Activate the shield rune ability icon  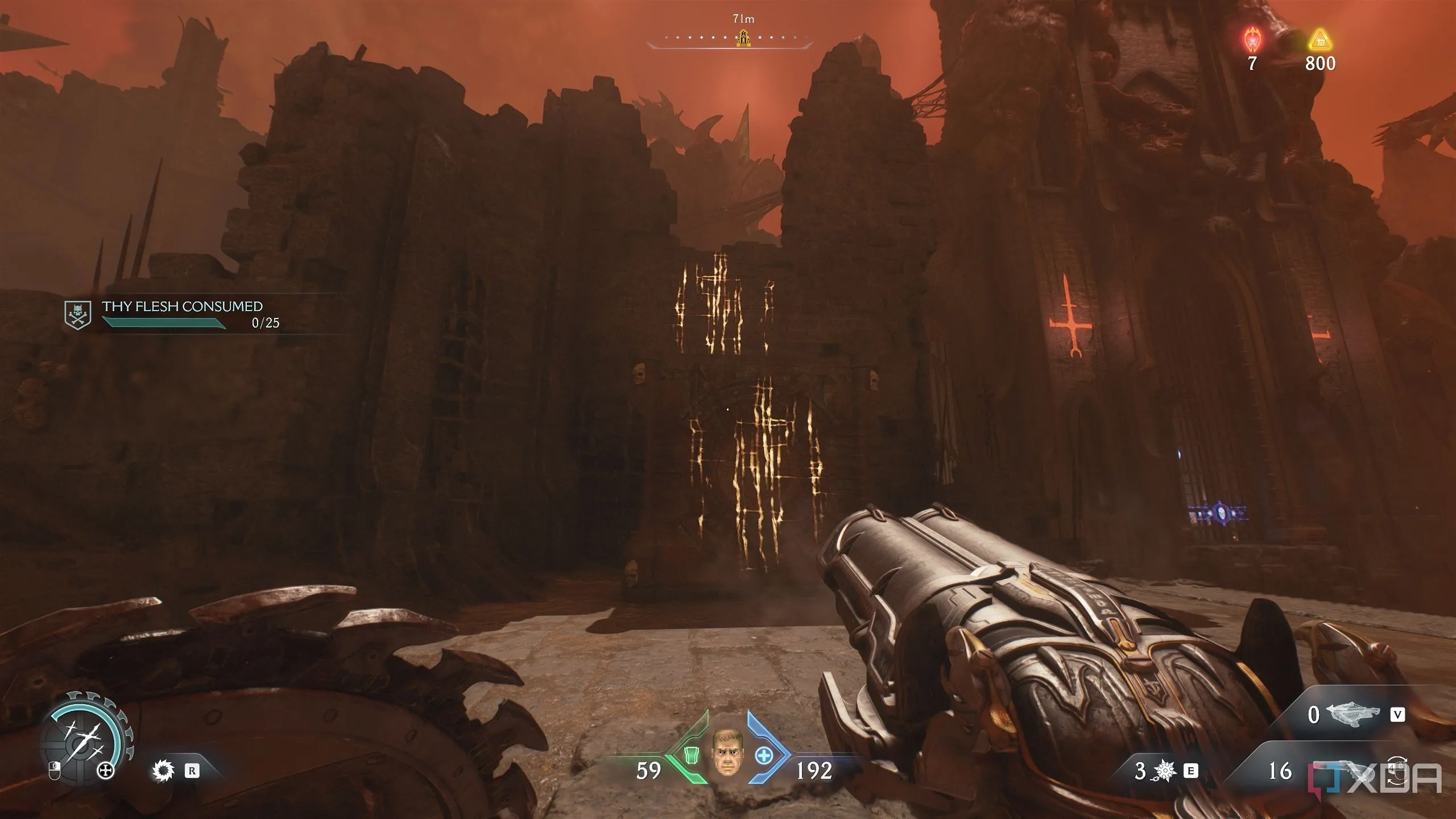[163, 771]
